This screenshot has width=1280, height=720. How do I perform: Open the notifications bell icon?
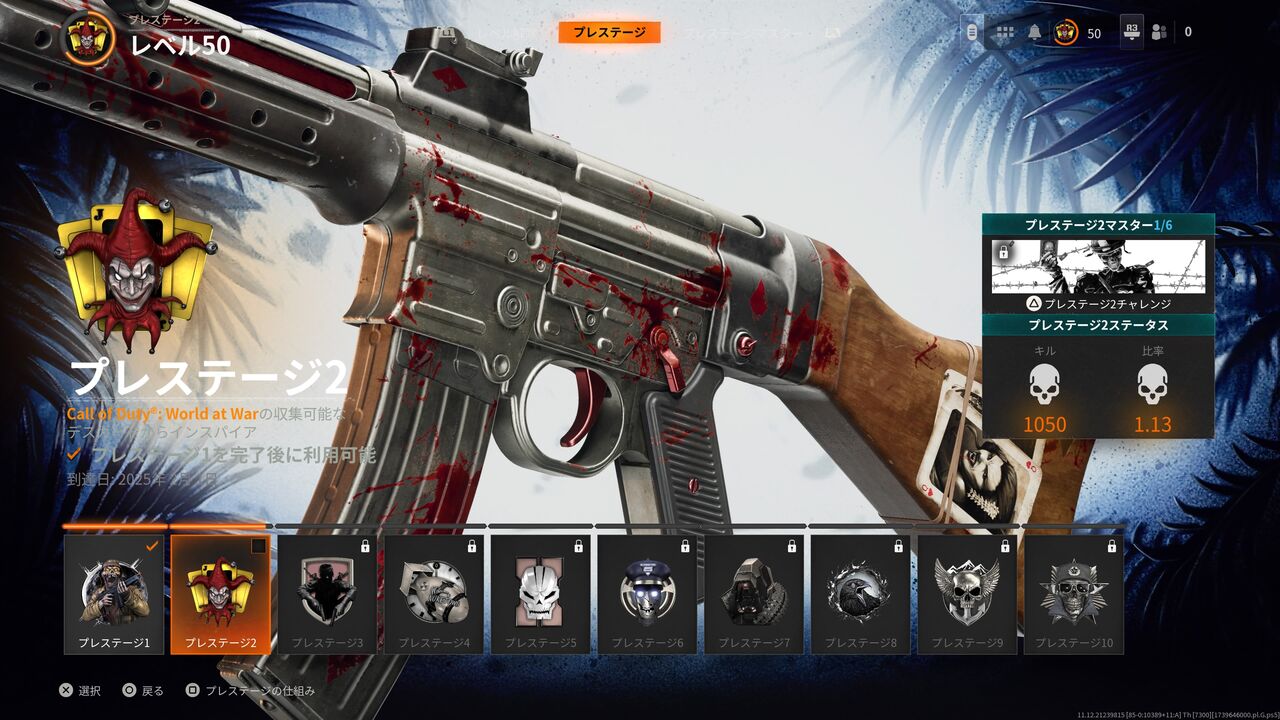click(1034, 33)
